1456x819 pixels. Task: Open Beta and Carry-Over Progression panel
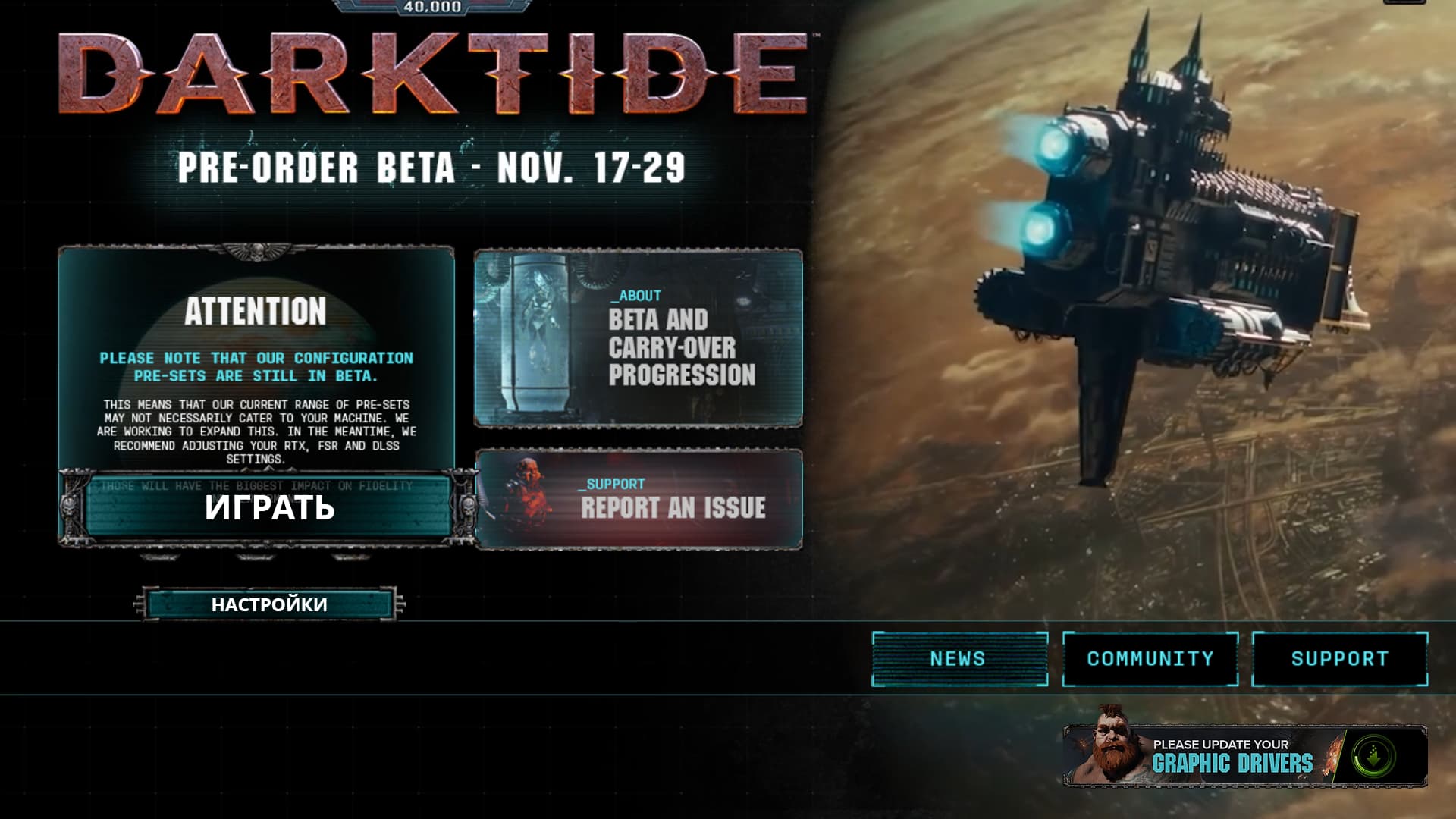coord(639,338)
